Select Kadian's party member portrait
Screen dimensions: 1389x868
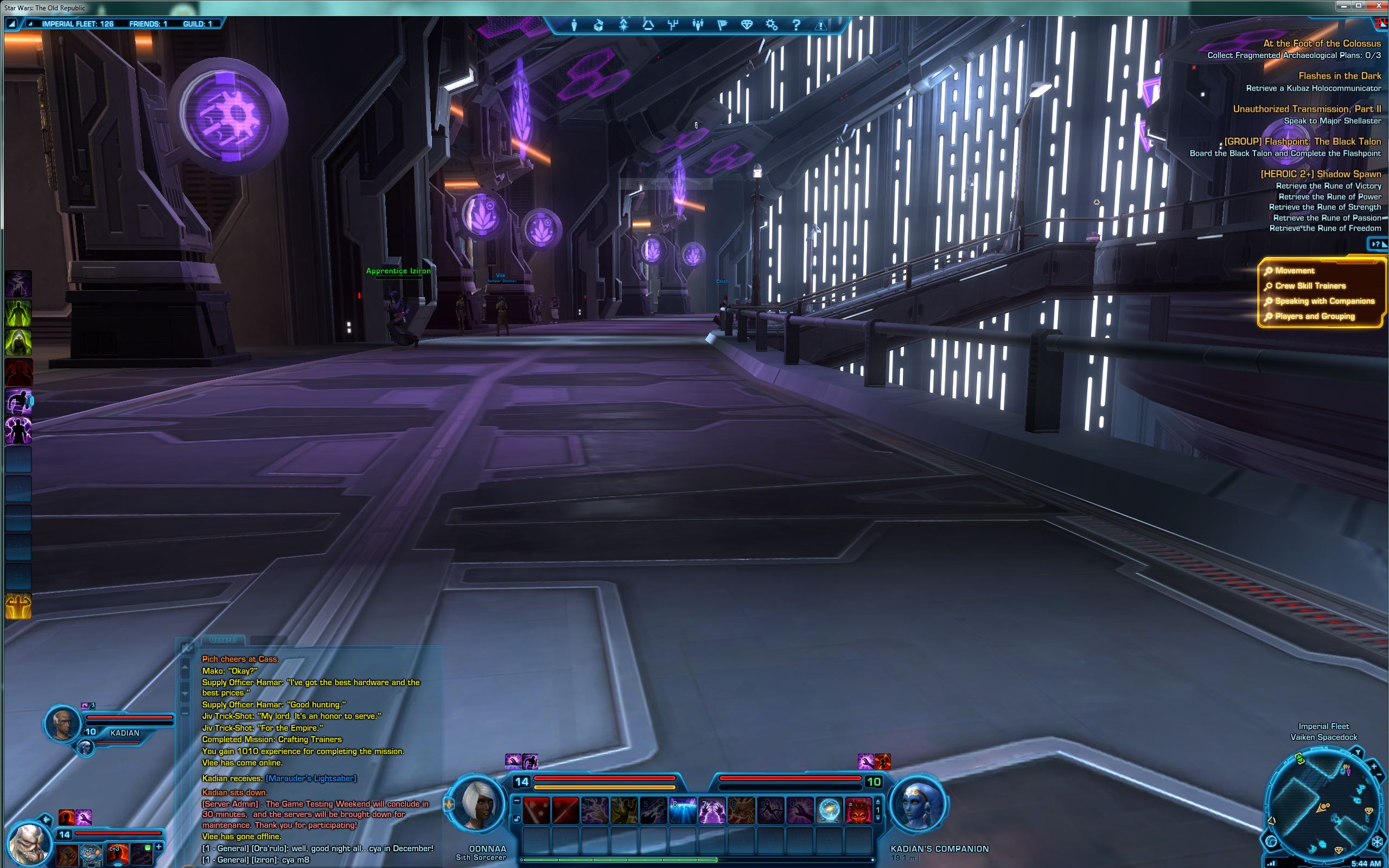(x=62, y=724)
